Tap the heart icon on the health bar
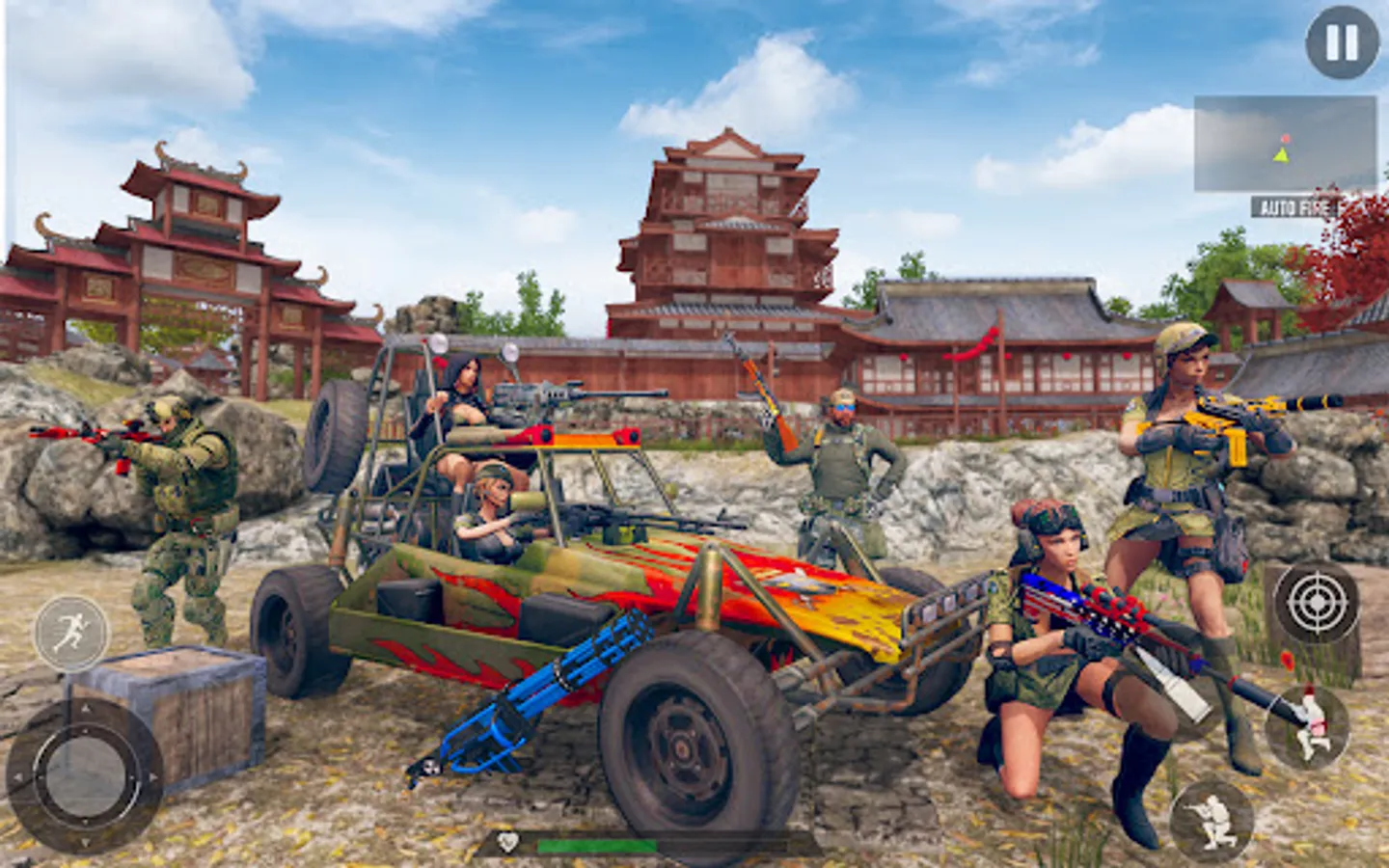This screenshot has width=1389, height=868. coord(508,841)
